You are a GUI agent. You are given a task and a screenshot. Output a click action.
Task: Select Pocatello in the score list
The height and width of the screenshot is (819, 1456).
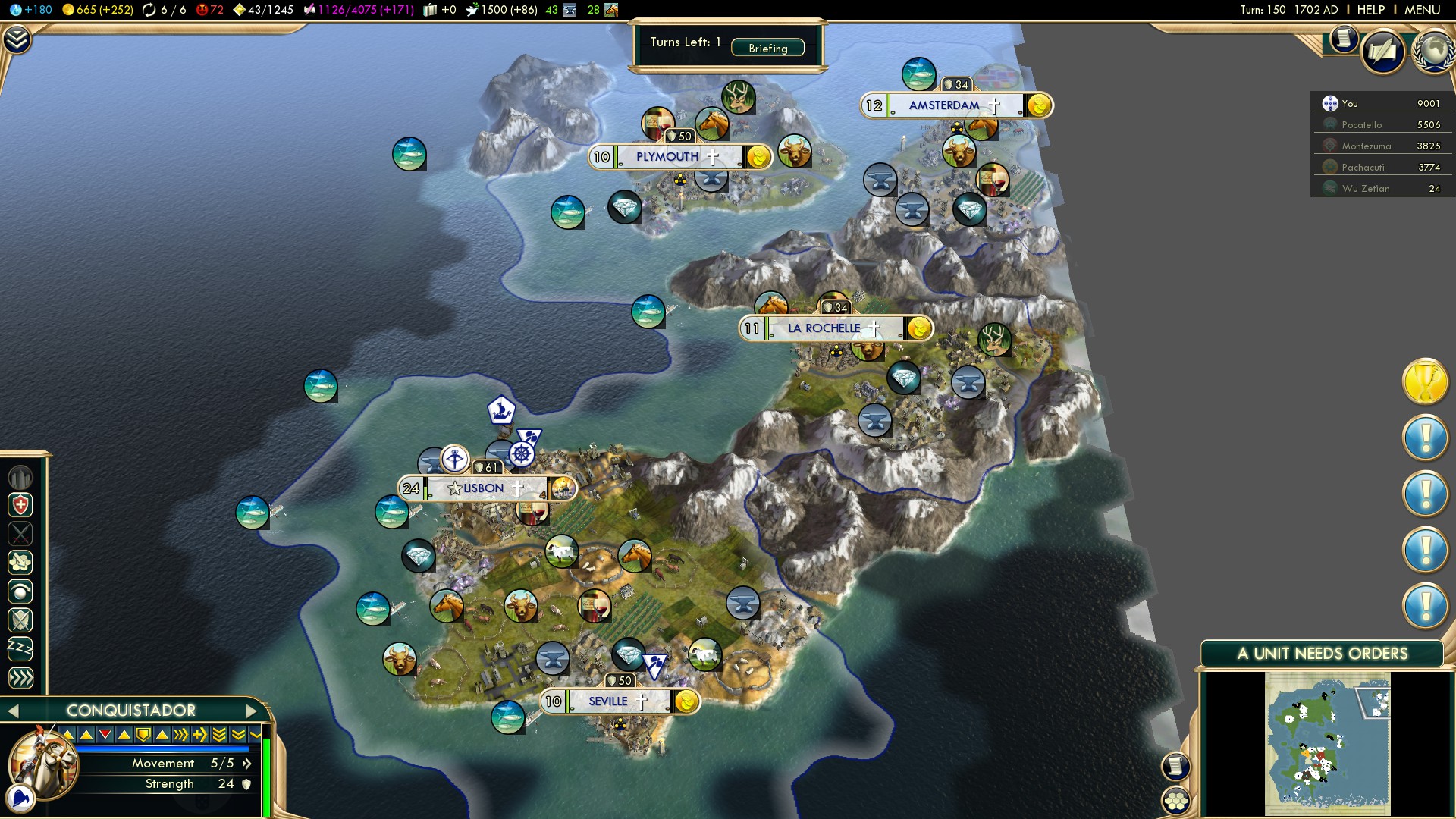point(1362,125)
